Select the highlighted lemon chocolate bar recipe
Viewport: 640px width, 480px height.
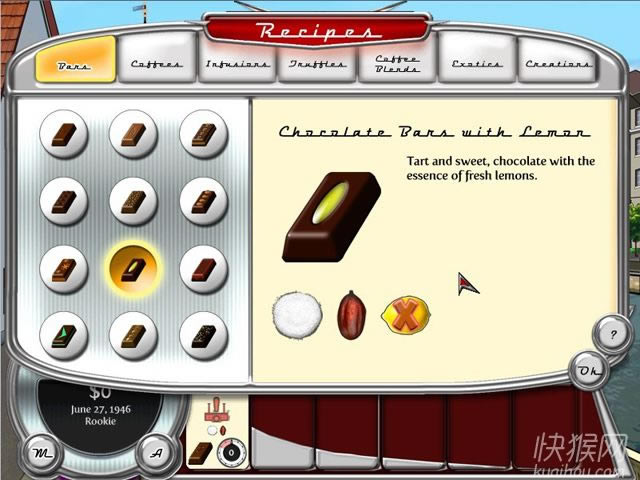(133, 268)
